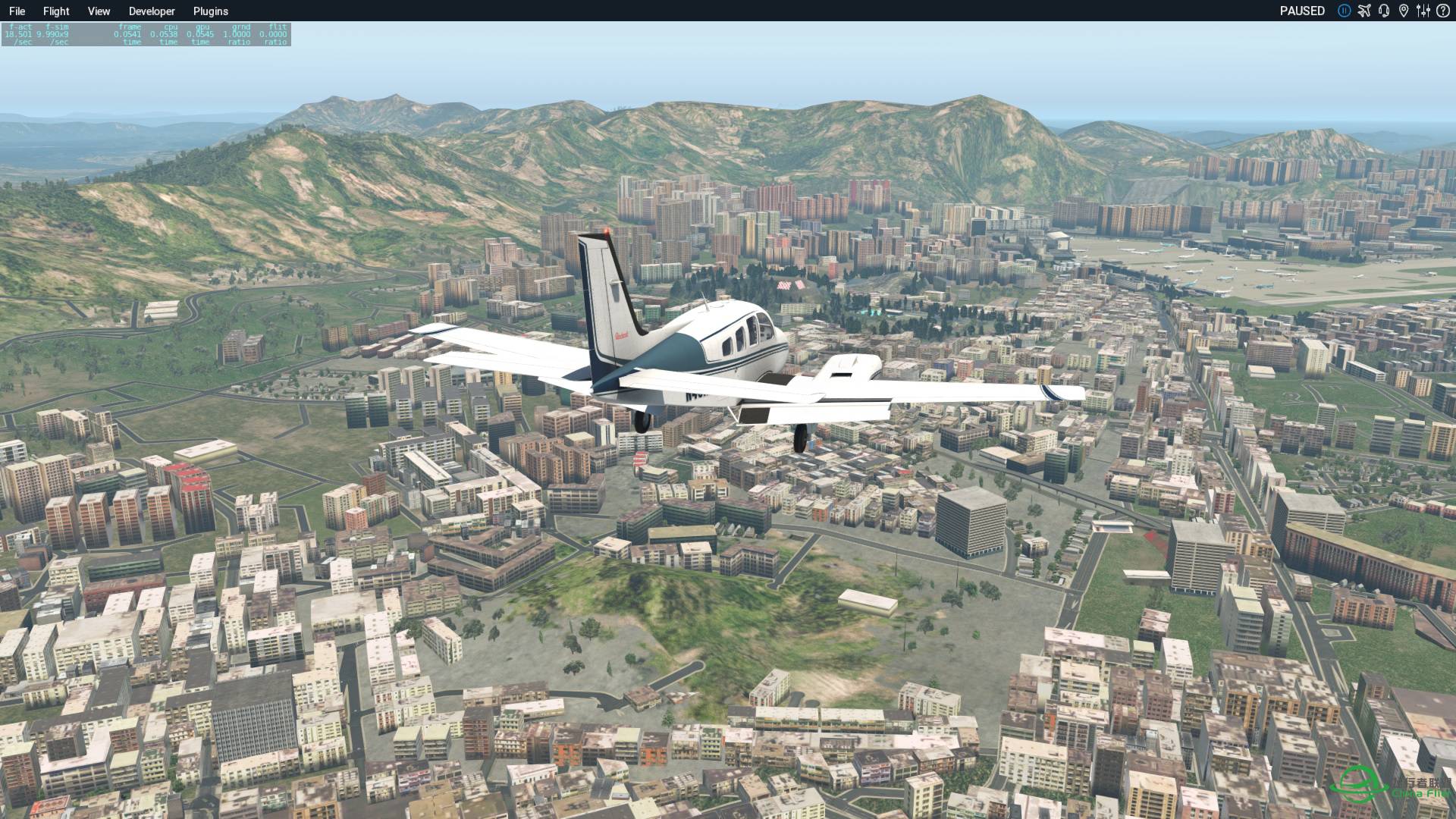Open flight configuration with the airplane icon

coord(1365,11)
